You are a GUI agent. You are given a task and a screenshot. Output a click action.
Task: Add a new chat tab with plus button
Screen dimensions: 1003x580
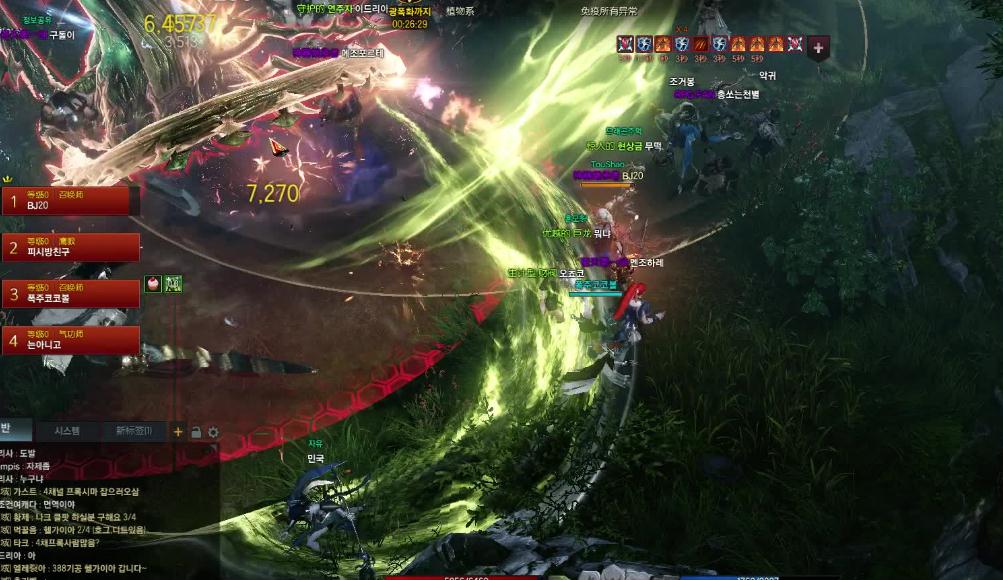tap(178, 432)
